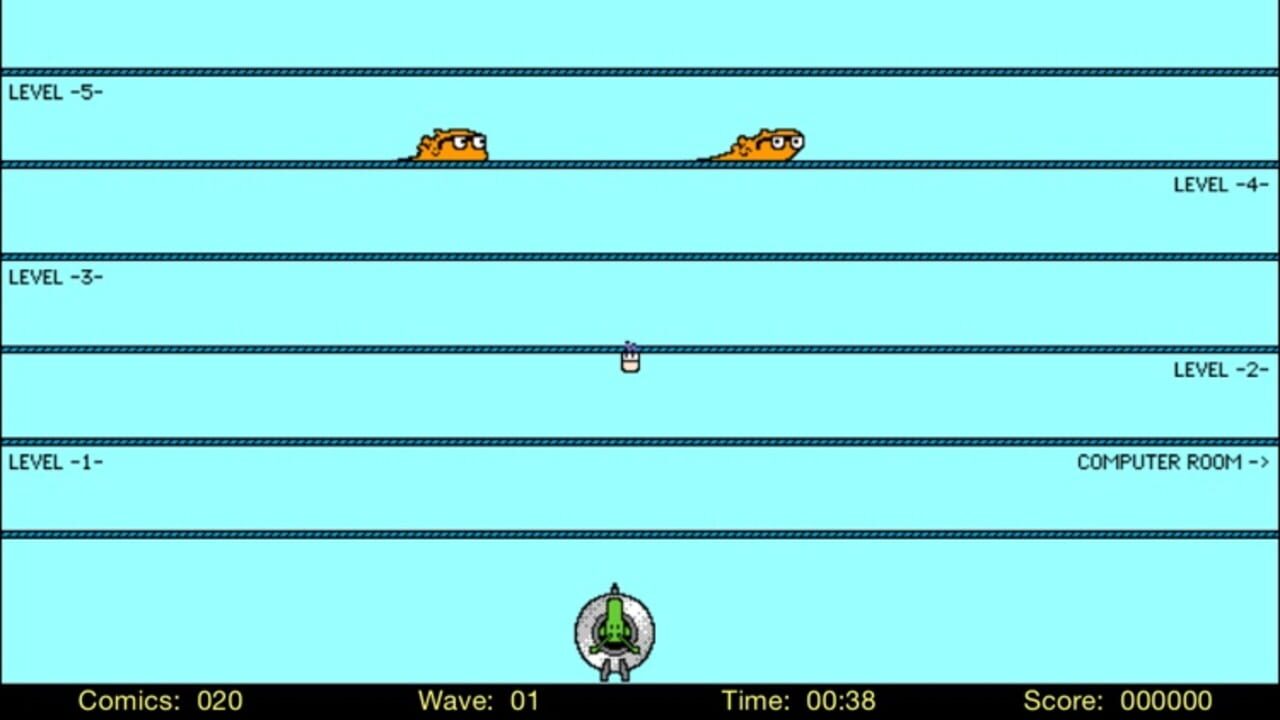
Task: Toggle the LEVEL -3- label
Action: pyautogui.click(x=55, y=277)
